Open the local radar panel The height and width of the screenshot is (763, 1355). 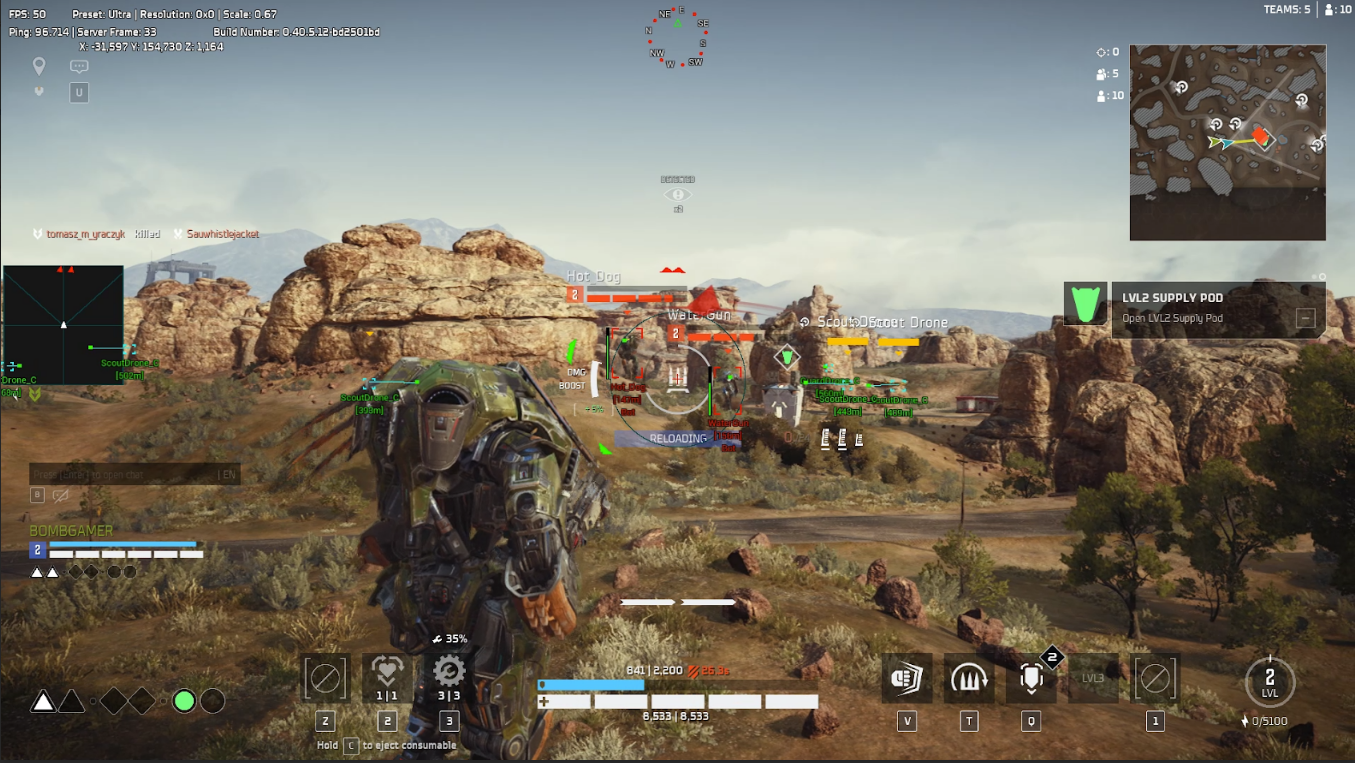[63, 325]
